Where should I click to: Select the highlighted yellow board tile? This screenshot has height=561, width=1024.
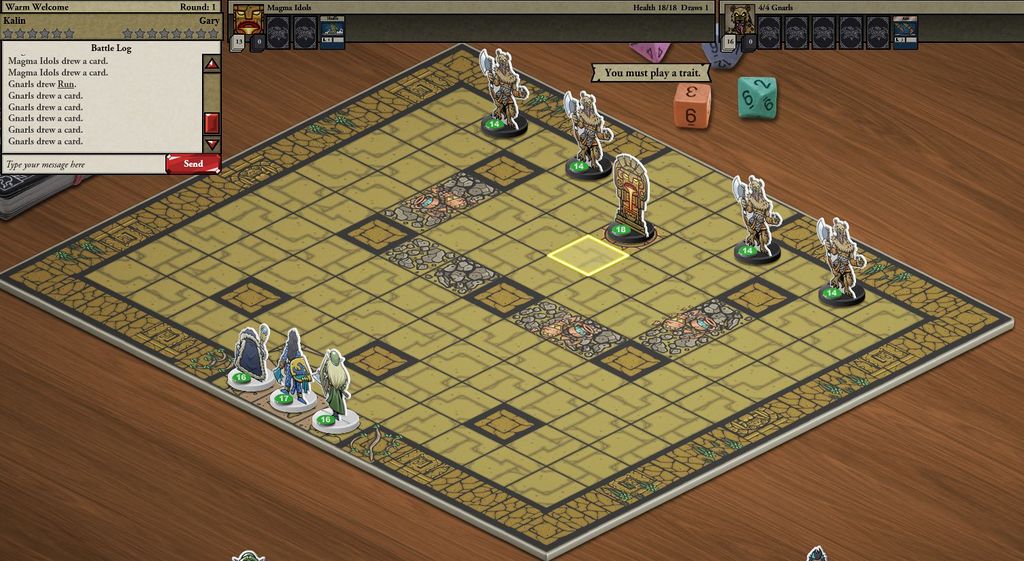tap(588, 254)
